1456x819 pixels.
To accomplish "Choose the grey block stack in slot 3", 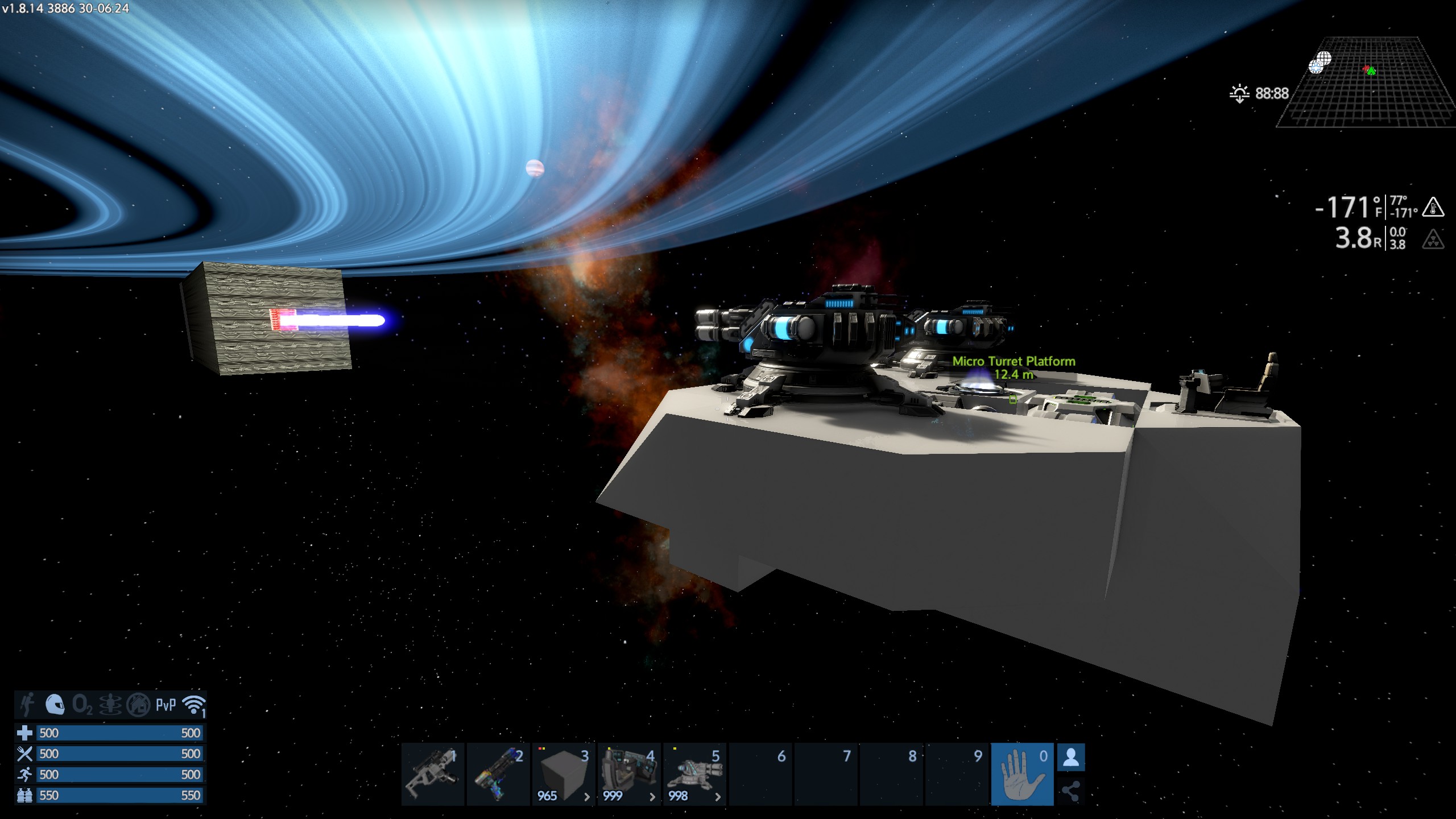I will coord(564,773).
